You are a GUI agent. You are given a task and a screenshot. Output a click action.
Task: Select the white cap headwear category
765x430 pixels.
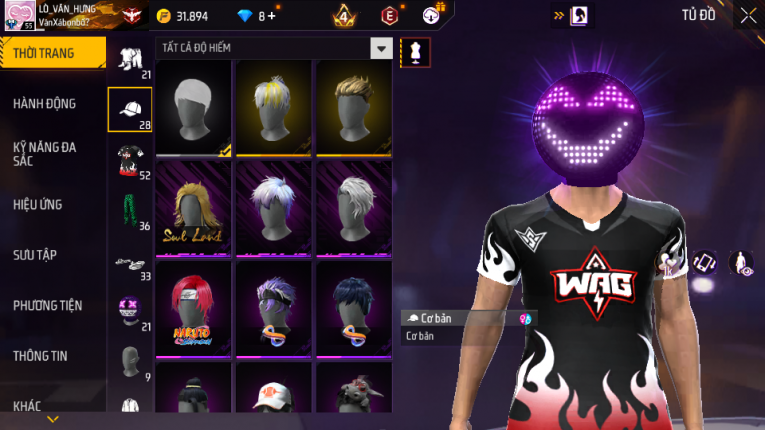tap(130, 110)
